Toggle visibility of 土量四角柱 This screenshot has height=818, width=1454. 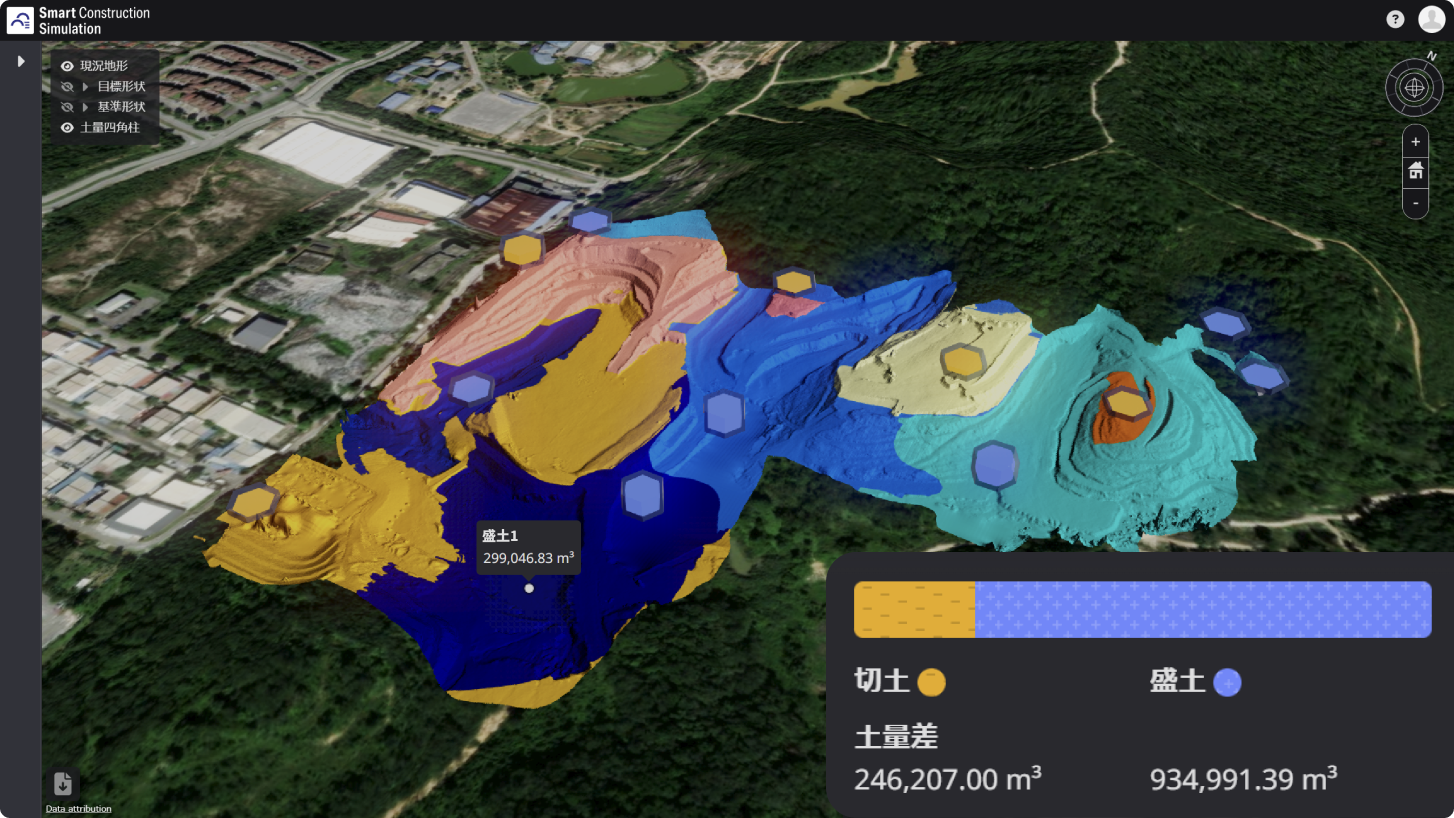pyautogui.click(x=66, y=127)
